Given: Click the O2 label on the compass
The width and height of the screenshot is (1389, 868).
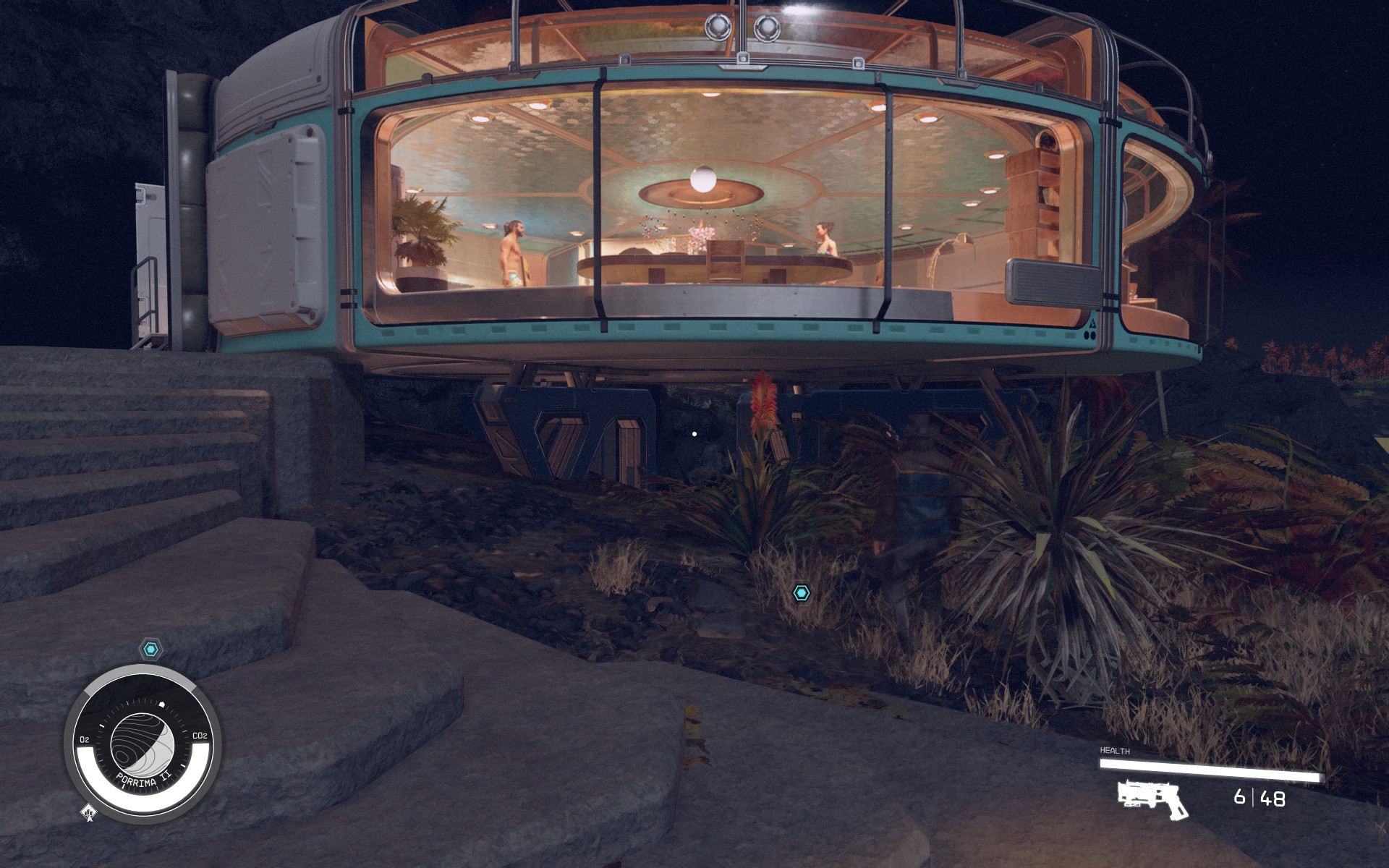Looking at the screenshot, I should click(85, 738).
